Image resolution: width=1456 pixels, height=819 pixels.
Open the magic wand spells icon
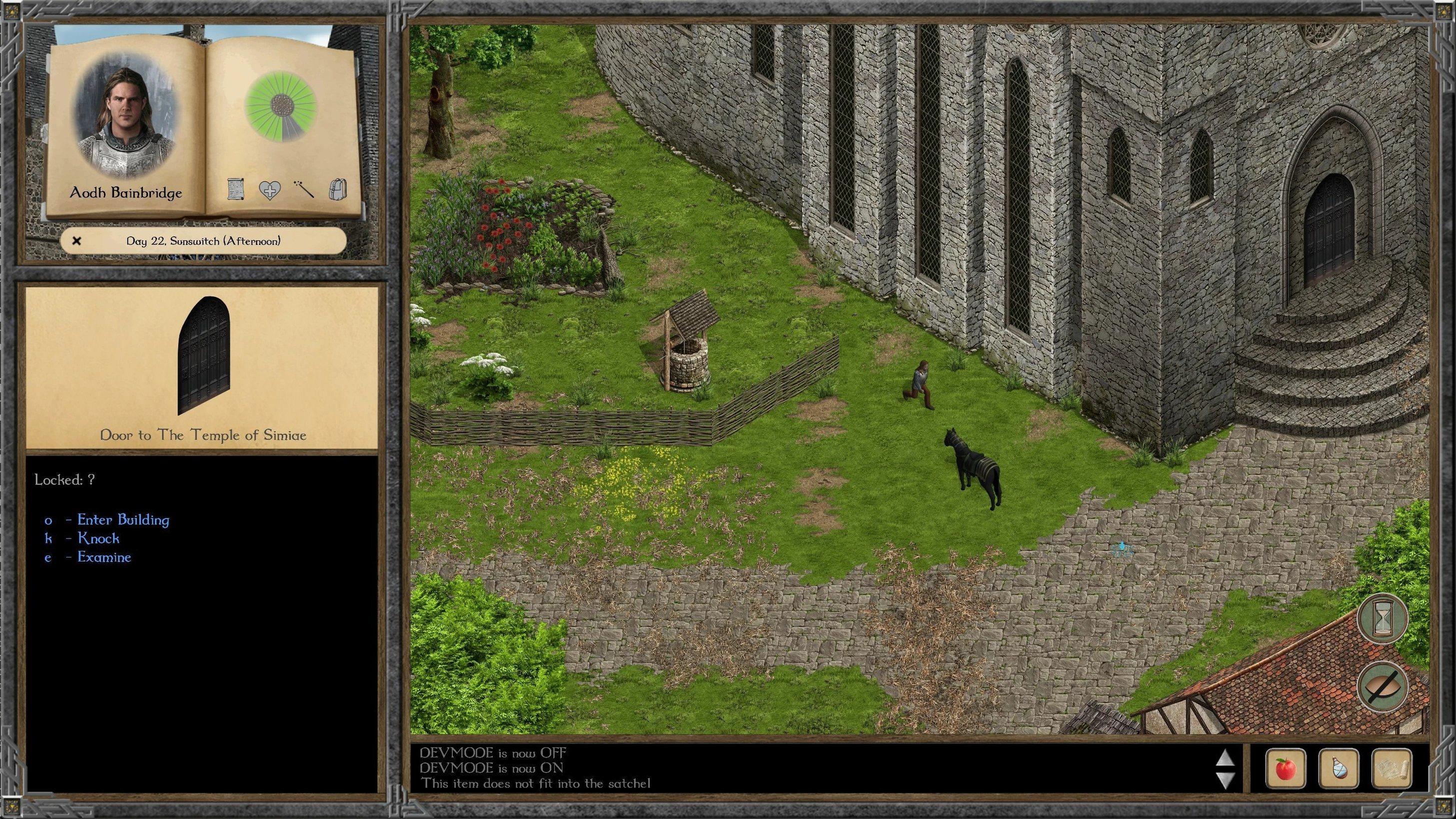click(x=303, y=189)
